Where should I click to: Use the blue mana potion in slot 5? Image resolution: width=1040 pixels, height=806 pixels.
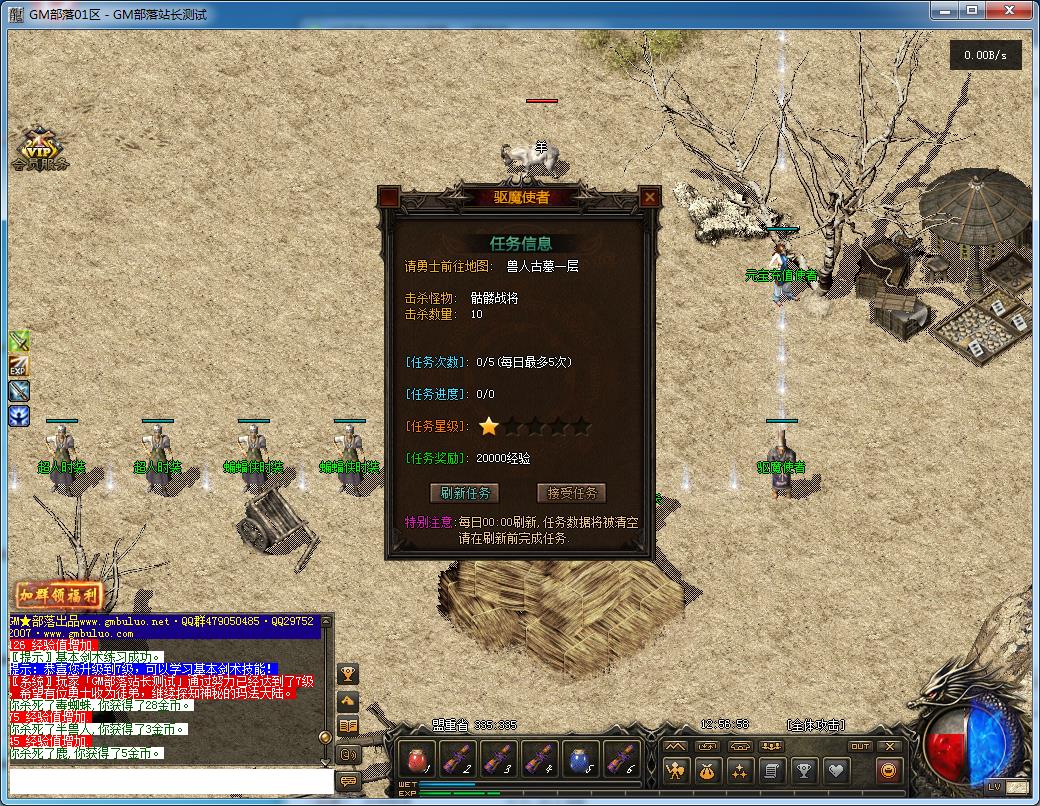point(581,758)
